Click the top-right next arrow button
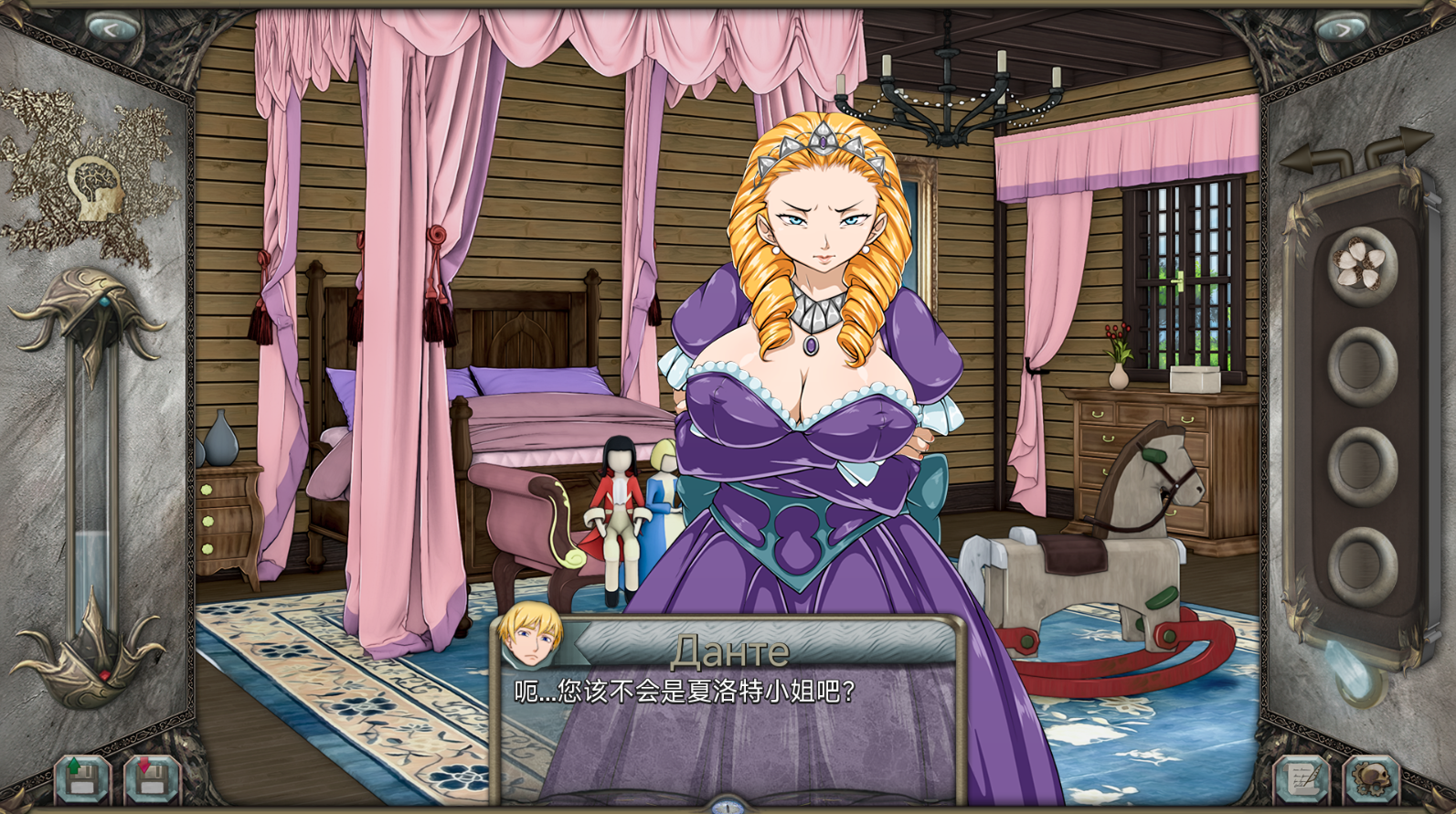Viewport: 1456px width, 814px height. click(1343, 29)
